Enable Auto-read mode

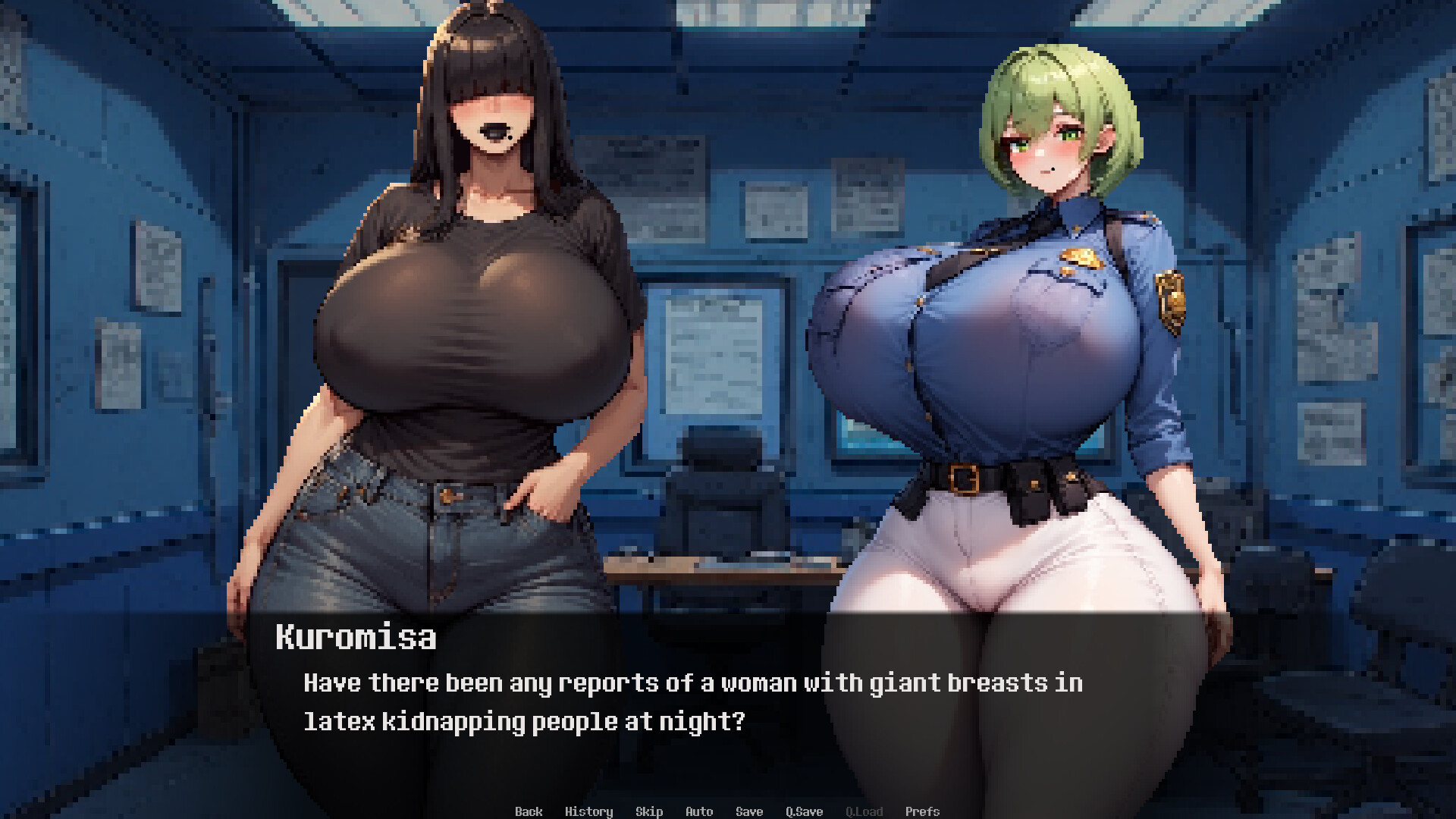698,811
